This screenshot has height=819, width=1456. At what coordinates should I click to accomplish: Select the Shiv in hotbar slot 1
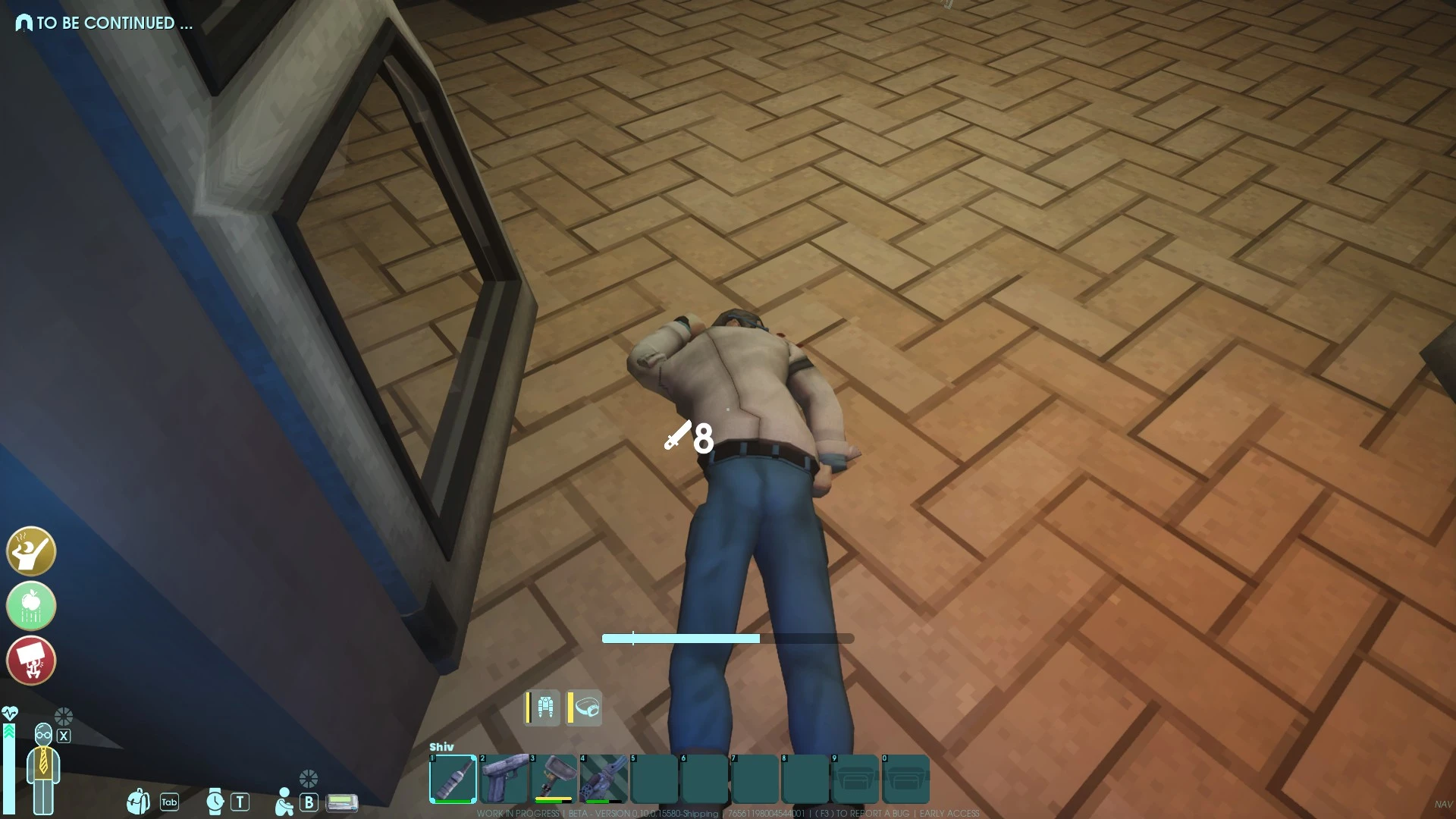(x=453, y=779)
